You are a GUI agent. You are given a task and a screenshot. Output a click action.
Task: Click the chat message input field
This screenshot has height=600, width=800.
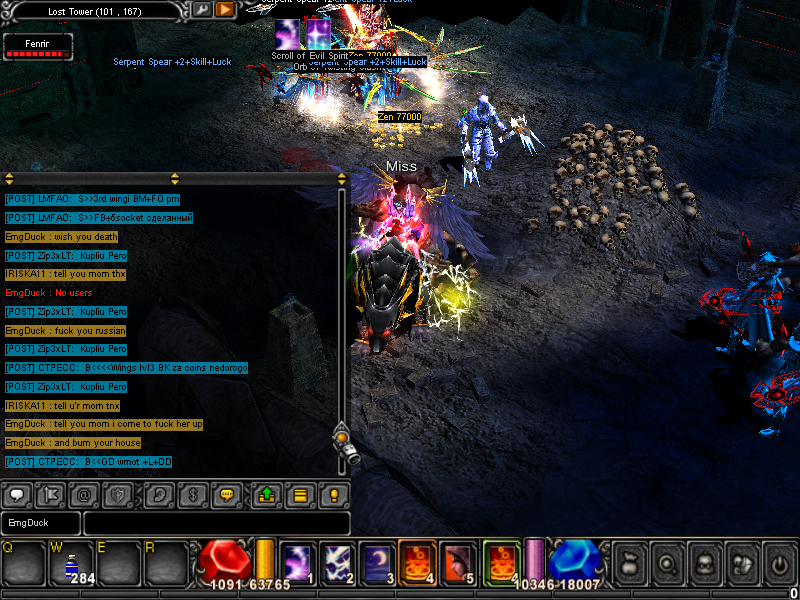click(x=216, y=523)
